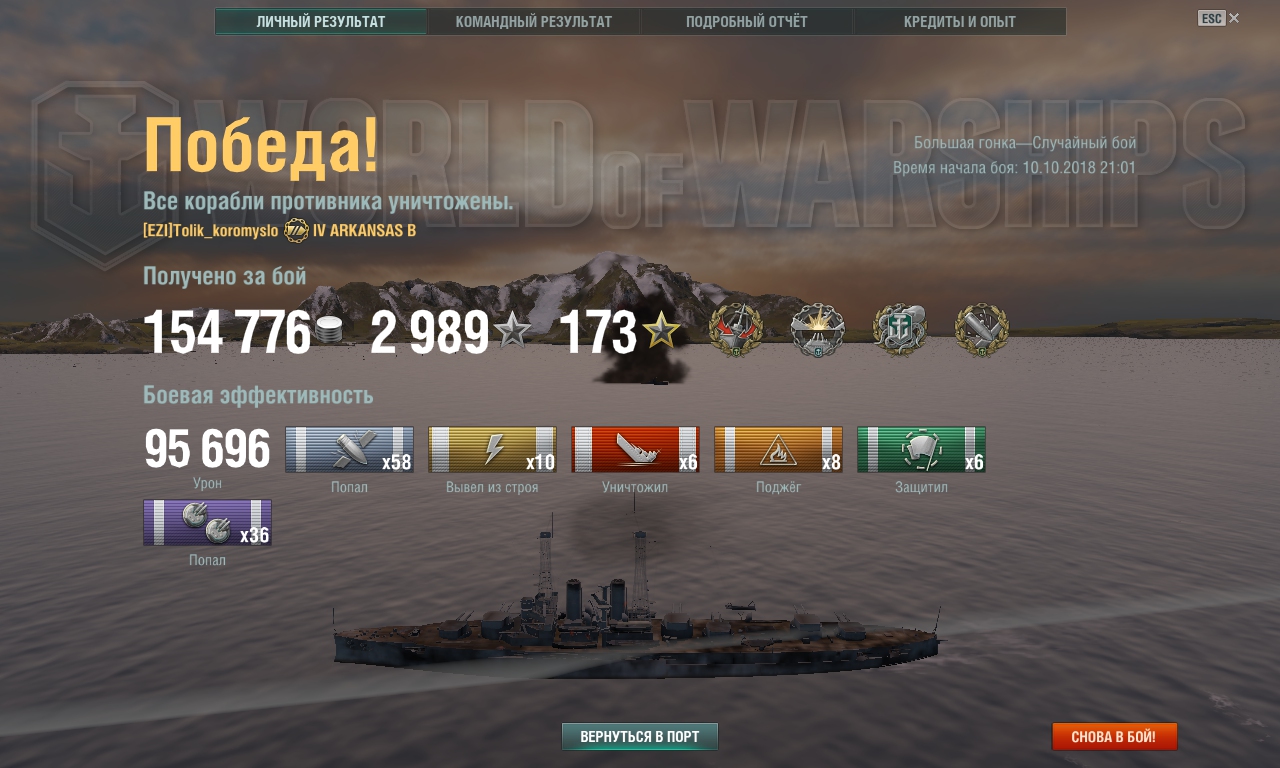View the achievement medal with explosion burst
Viewport: 1280px width, 768px height.
pos(818,331)
